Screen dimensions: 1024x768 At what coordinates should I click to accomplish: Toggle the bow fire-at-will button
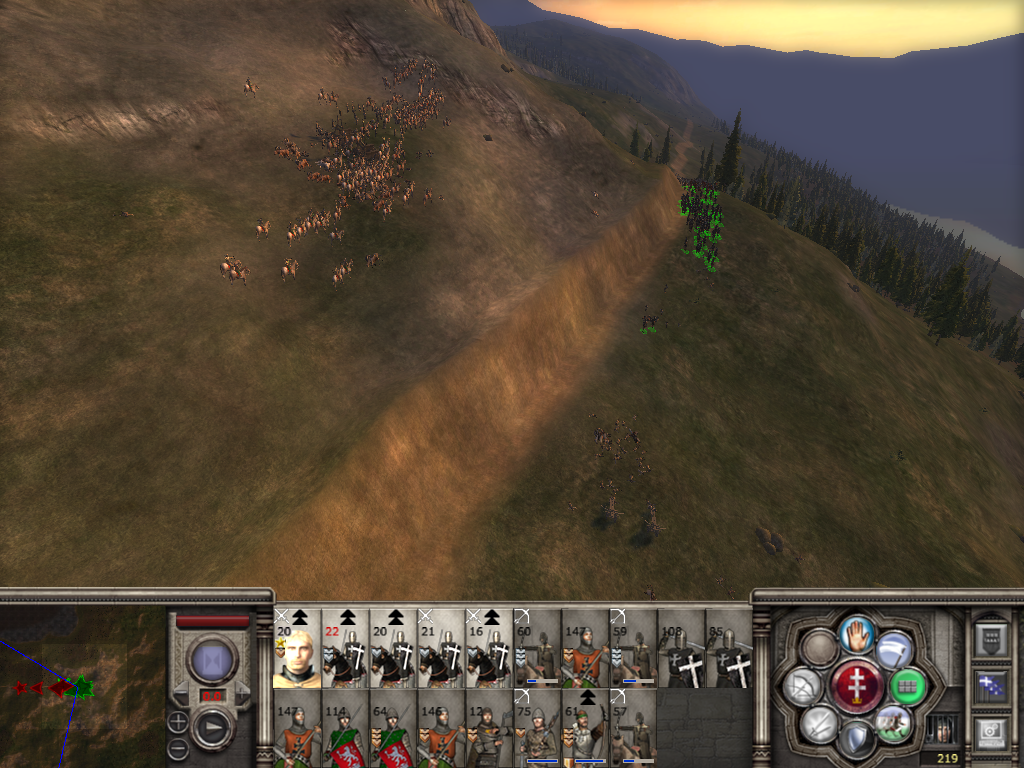803,686
